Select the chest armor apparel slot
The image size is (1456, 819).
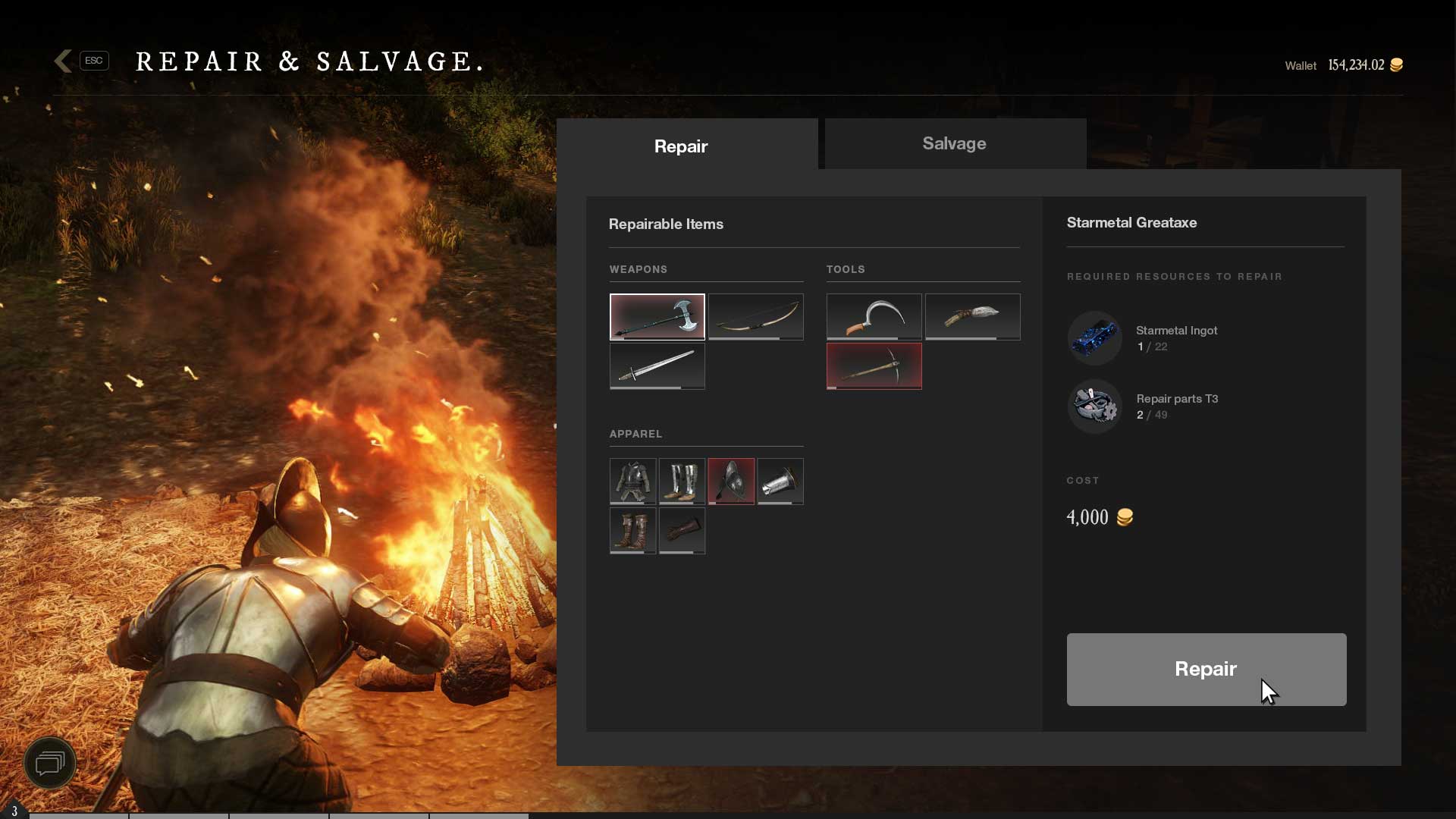click(x=632, y=481)
